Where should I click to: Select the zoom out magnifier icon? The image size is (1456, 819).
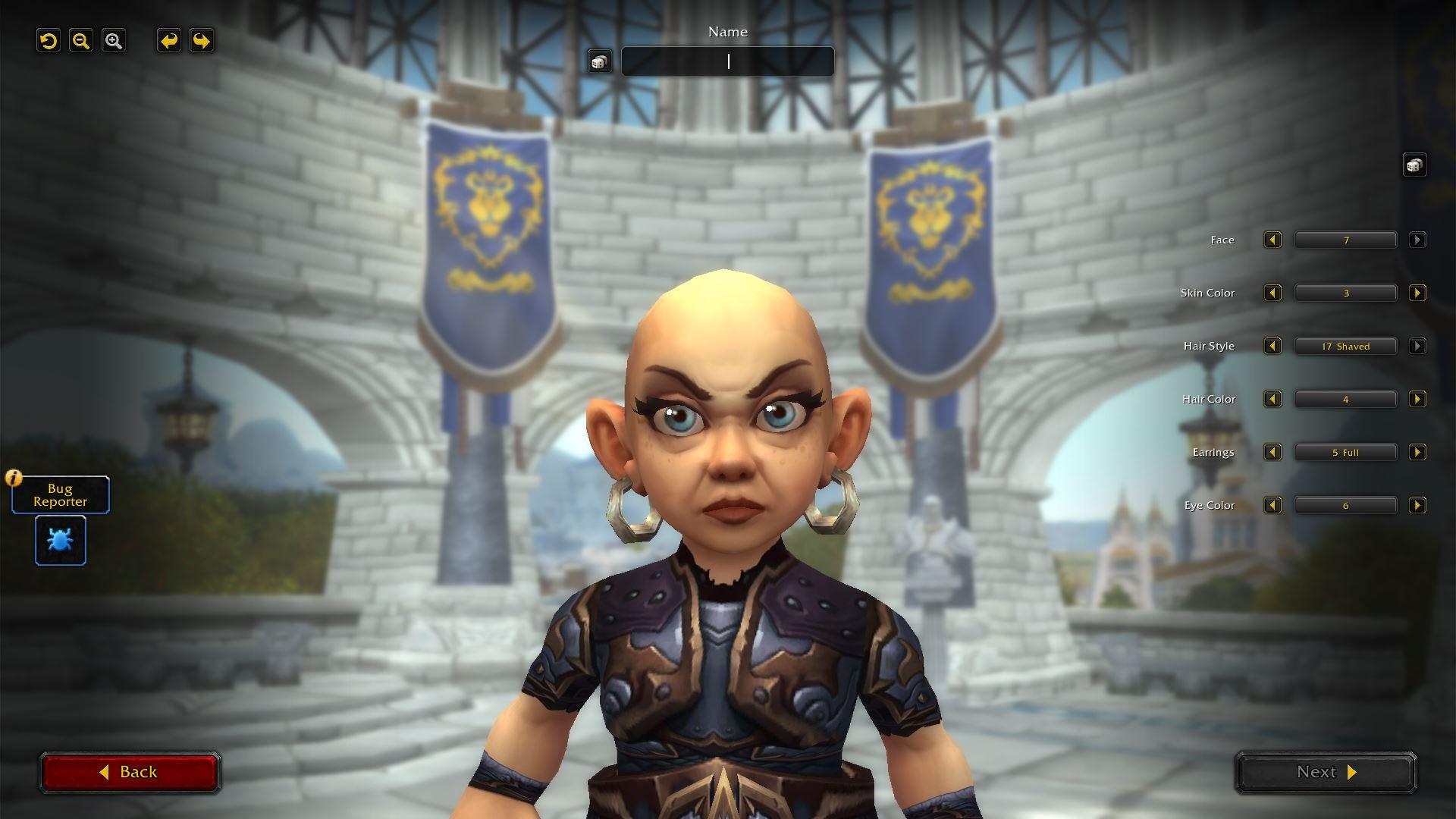(x=81, y=41)
